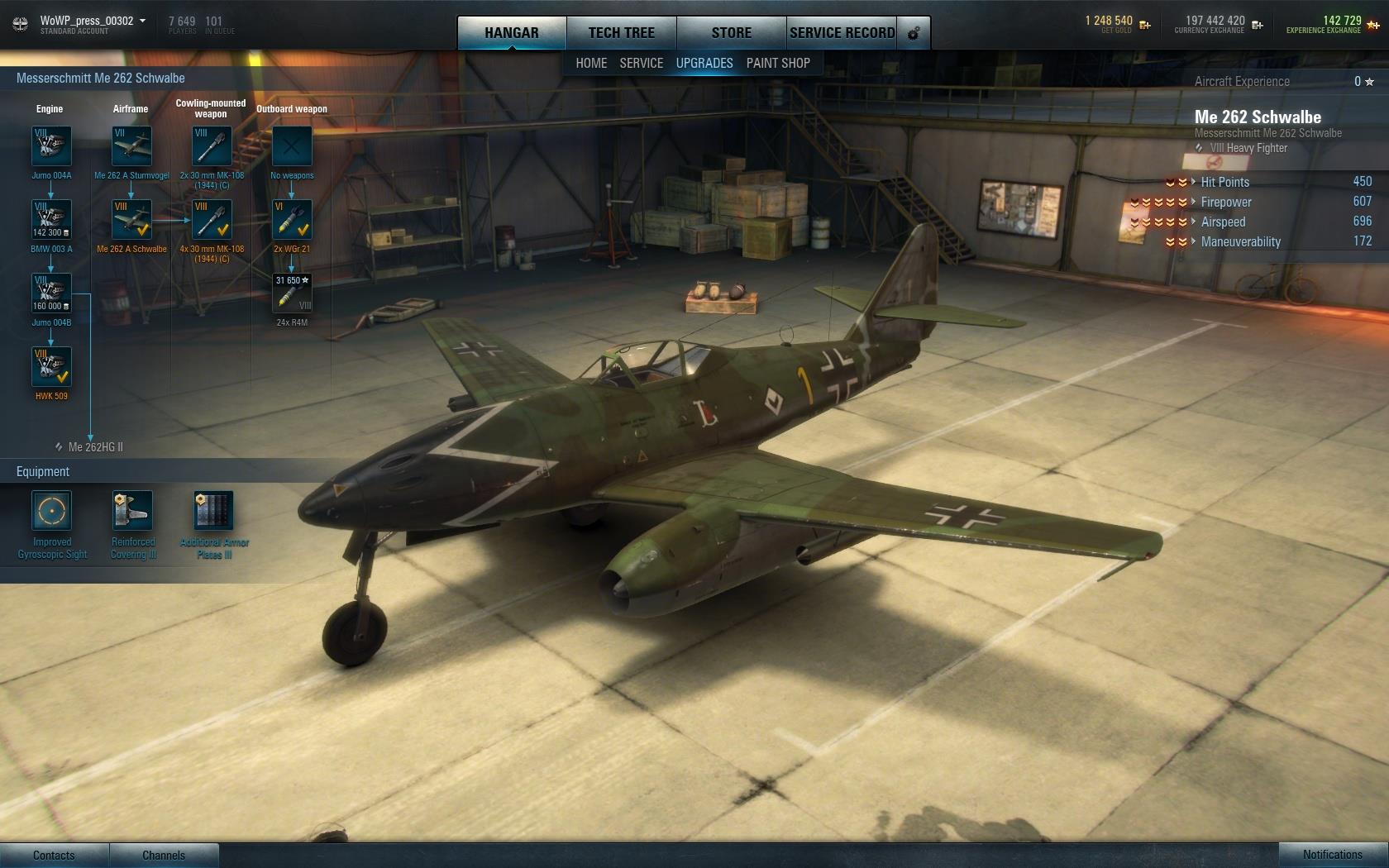
Task: View the Service Record tab
Action: (842, 33)
